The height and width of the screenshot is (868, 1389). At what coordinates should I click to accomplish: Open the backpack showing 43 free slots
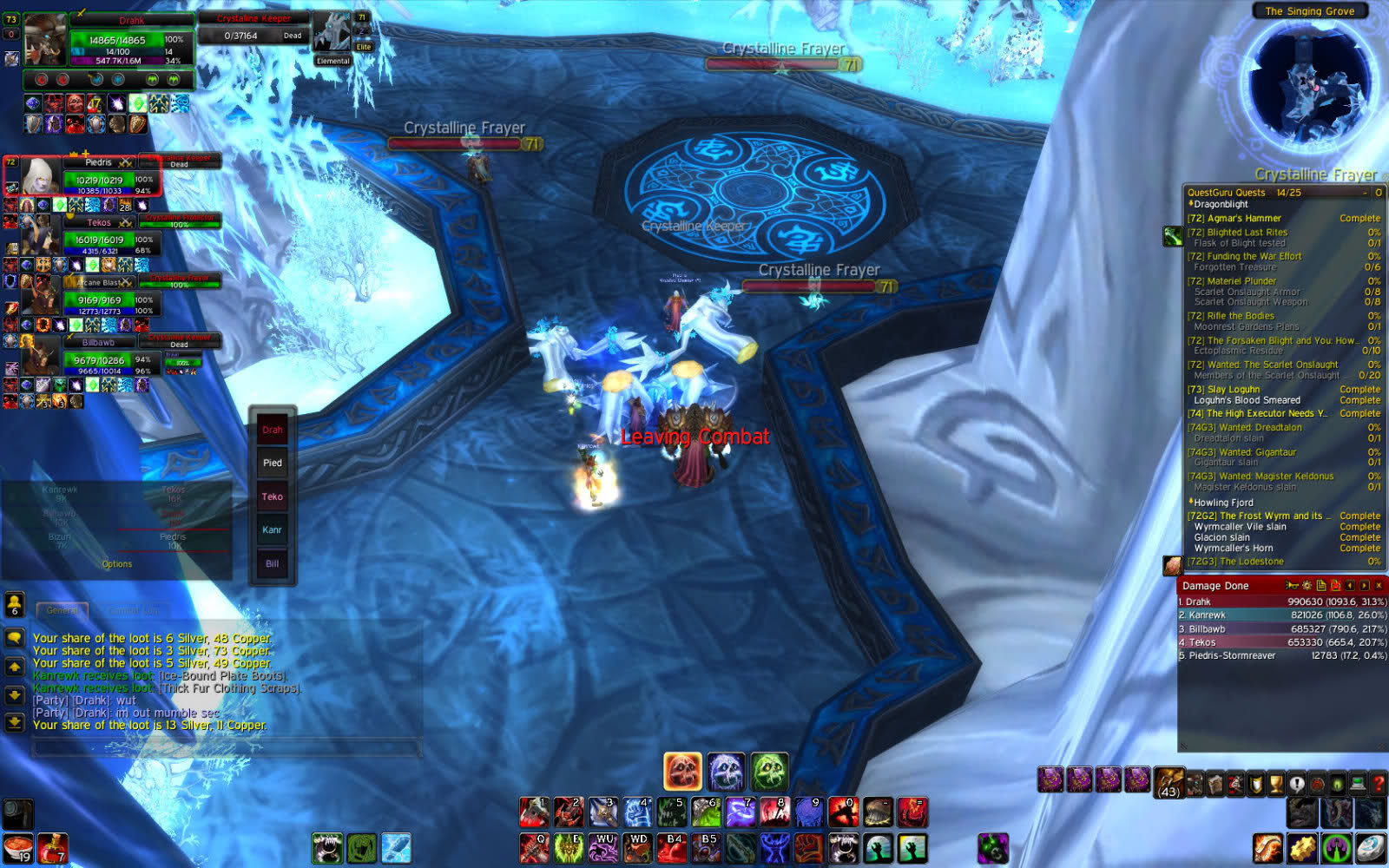[1168, 783]
